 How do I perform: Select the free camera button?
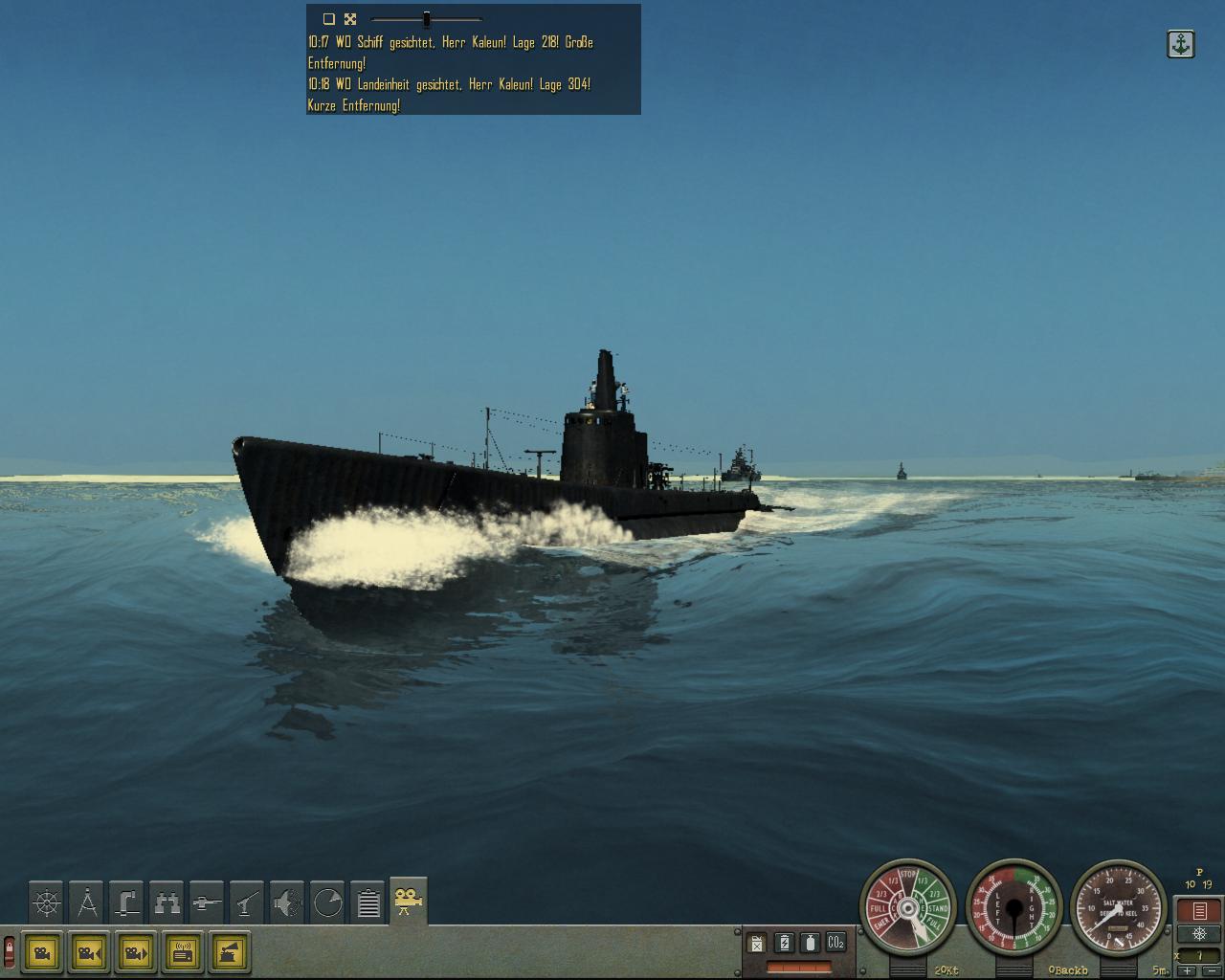pyautogui.click(x=42, y=953)
